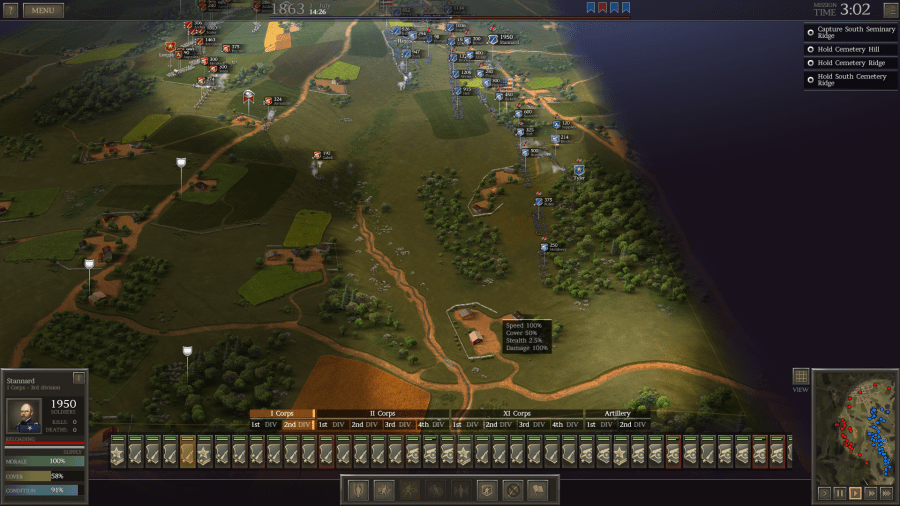Image resolution: width=900 pixels, height=506 pixels.
Task: Set game speed to double fast-forward
Action: click(871, 493)
